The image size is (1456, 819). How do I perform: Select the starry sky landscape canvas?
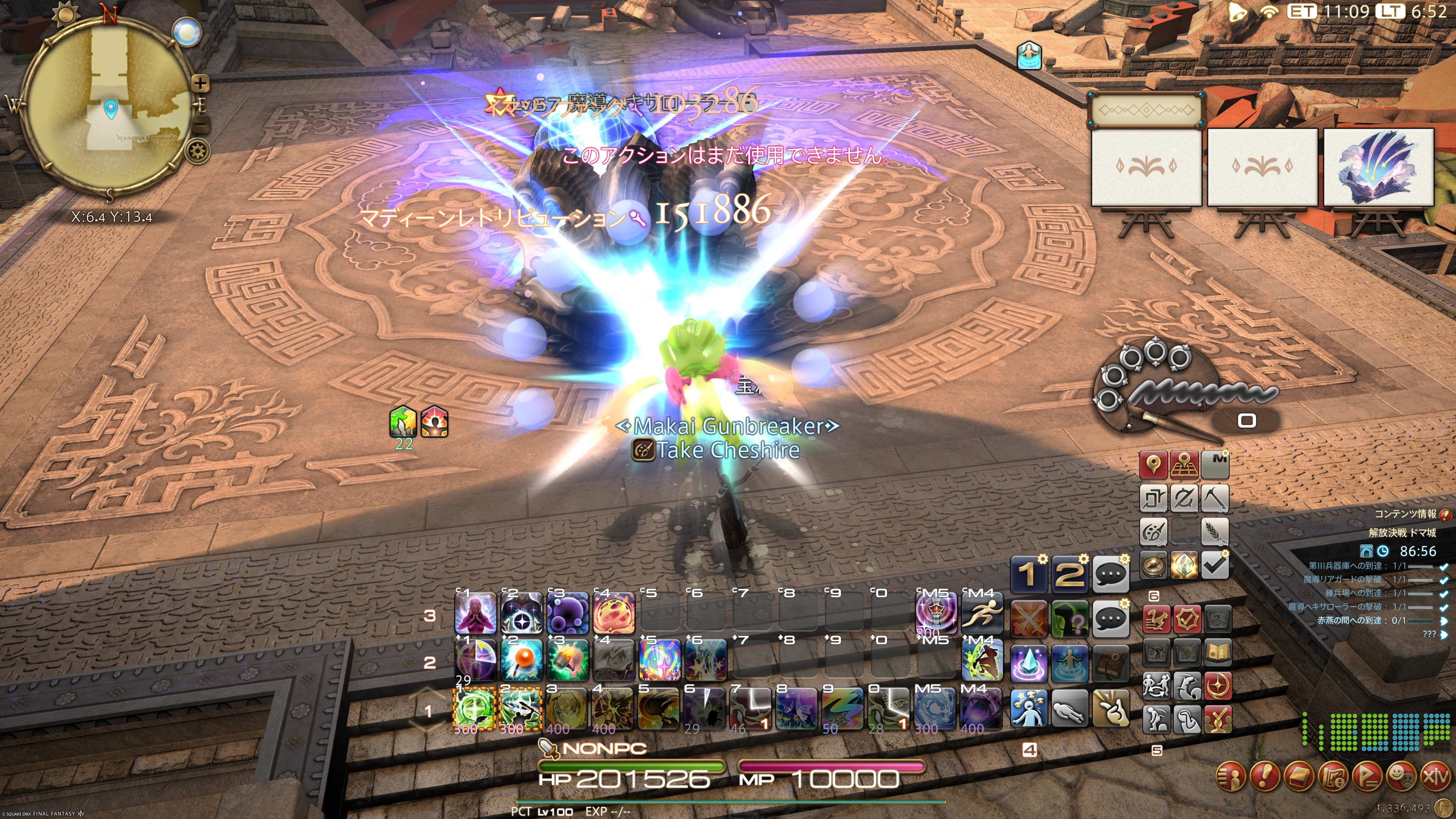(x=1378, y=167)
